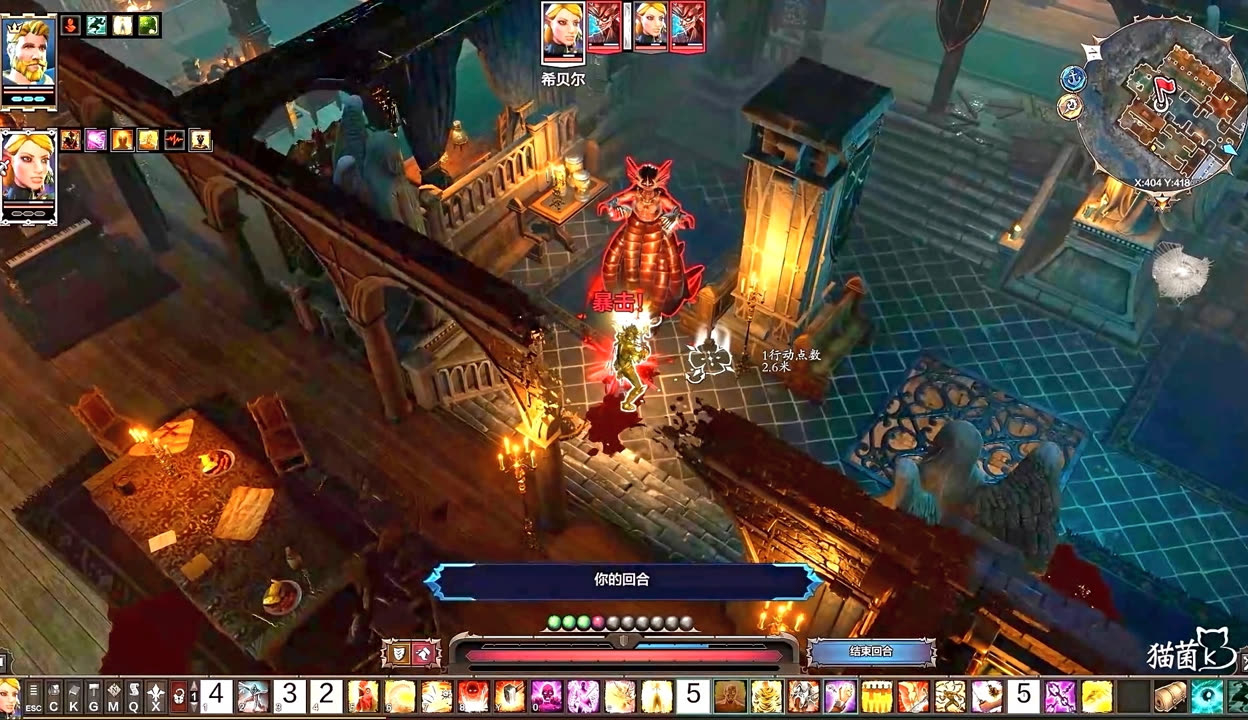
Task: Open the character sheet button labeled C
Action: [54, 696]
